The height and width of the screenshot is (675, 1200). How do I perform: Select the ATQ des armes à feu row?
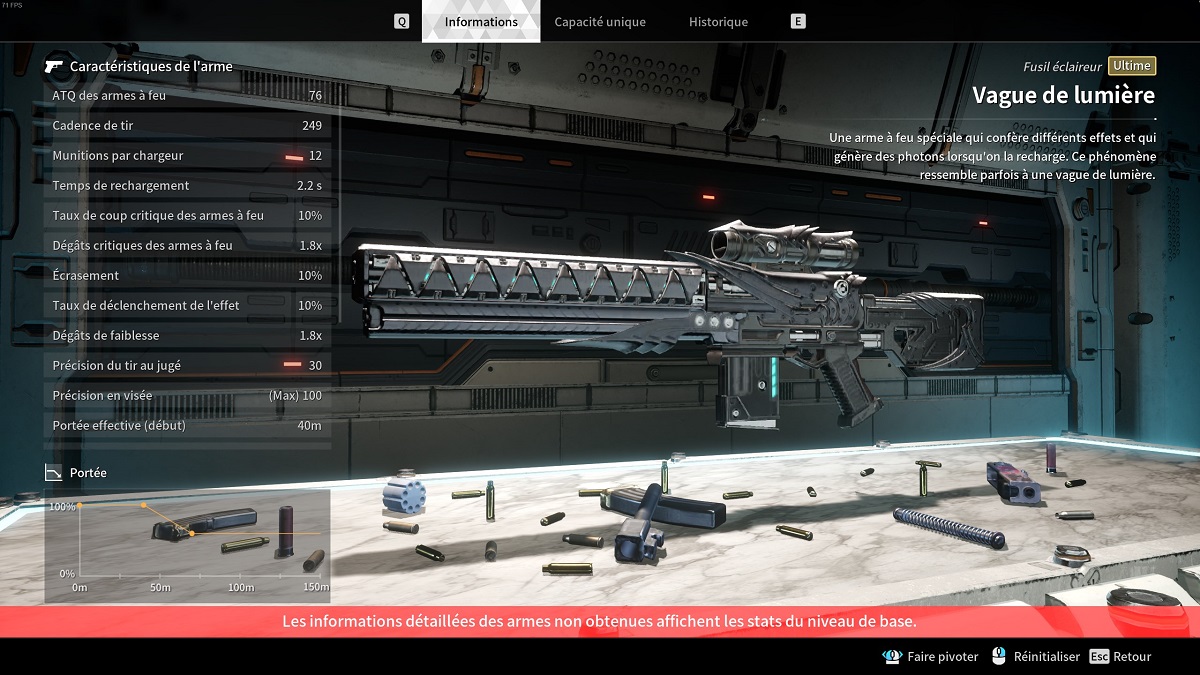(x=187, y=96)
